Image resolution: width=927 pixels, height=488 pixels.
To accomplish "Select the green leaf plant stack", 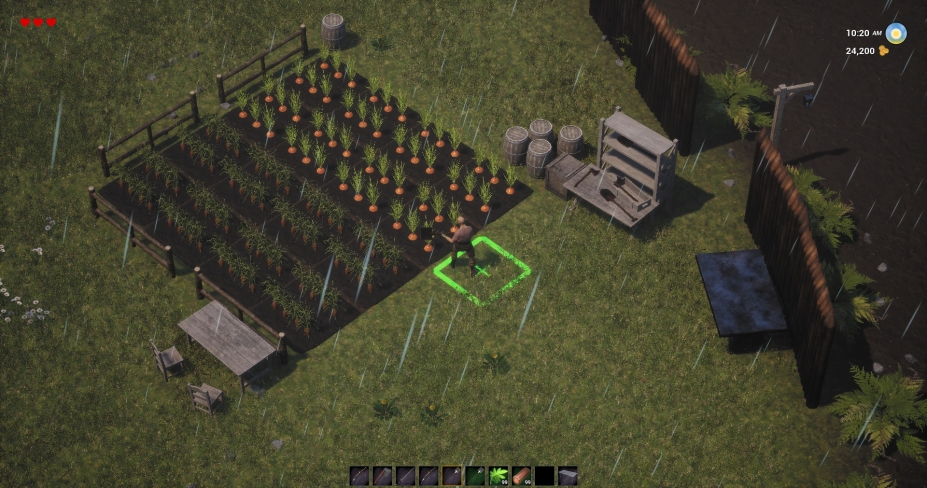I will click(x=498, y=476).
